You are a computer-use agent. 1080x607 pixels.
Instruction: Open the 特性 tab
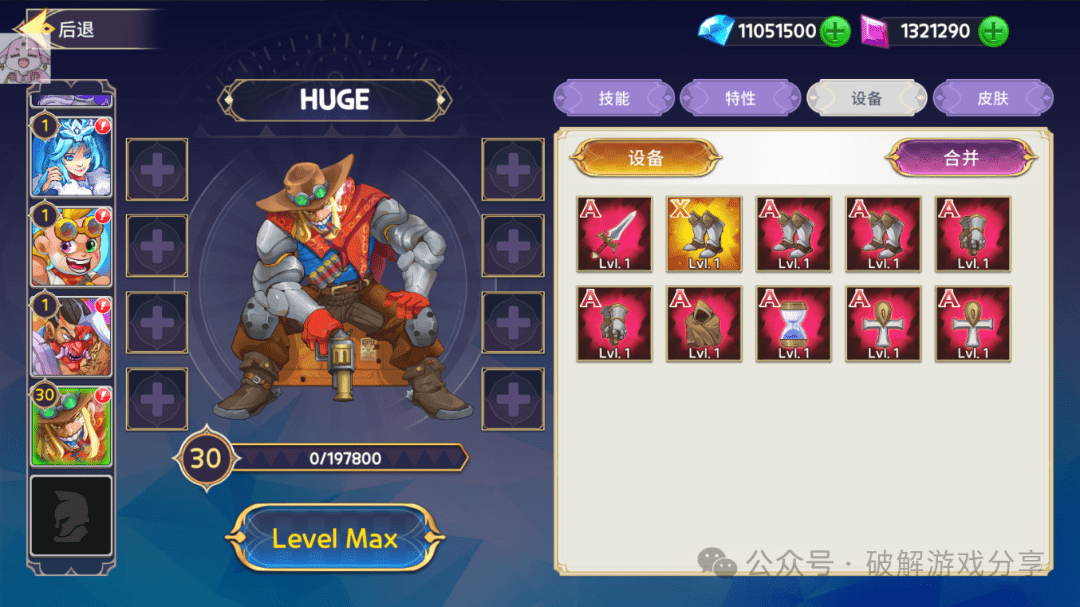[740, 99]
